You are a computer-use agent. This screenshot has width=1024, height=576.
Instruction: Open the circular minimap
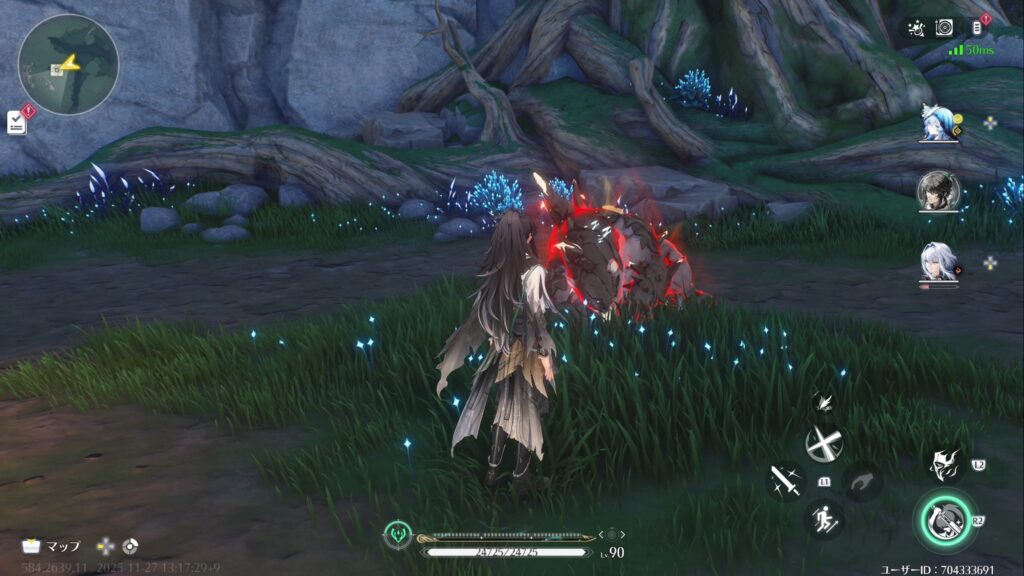pos(68,64)
